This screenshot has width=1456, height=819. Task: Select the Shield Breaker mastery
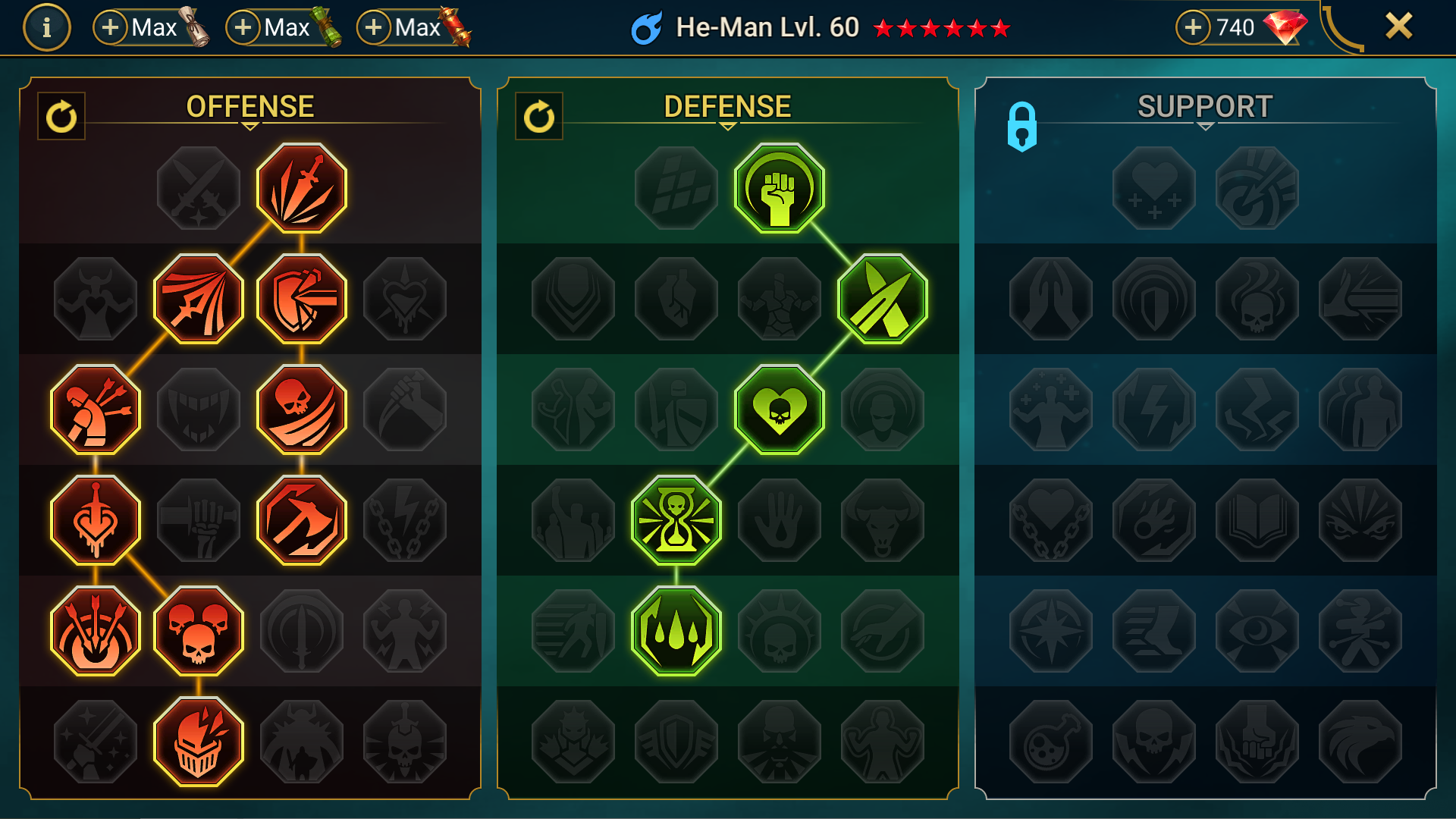pyautogui.click(x=302, y=298)
